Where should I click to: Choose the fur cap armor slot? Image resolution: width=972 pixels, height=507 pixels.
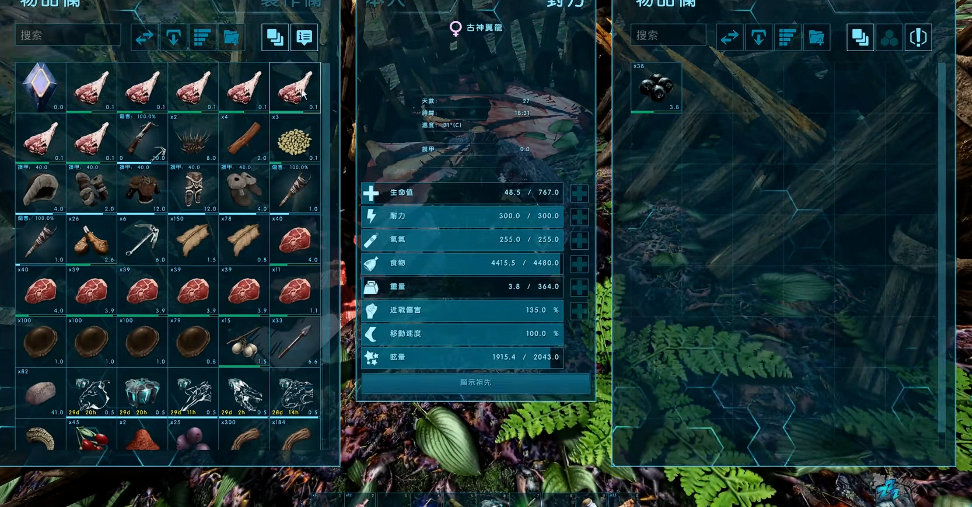40,190
